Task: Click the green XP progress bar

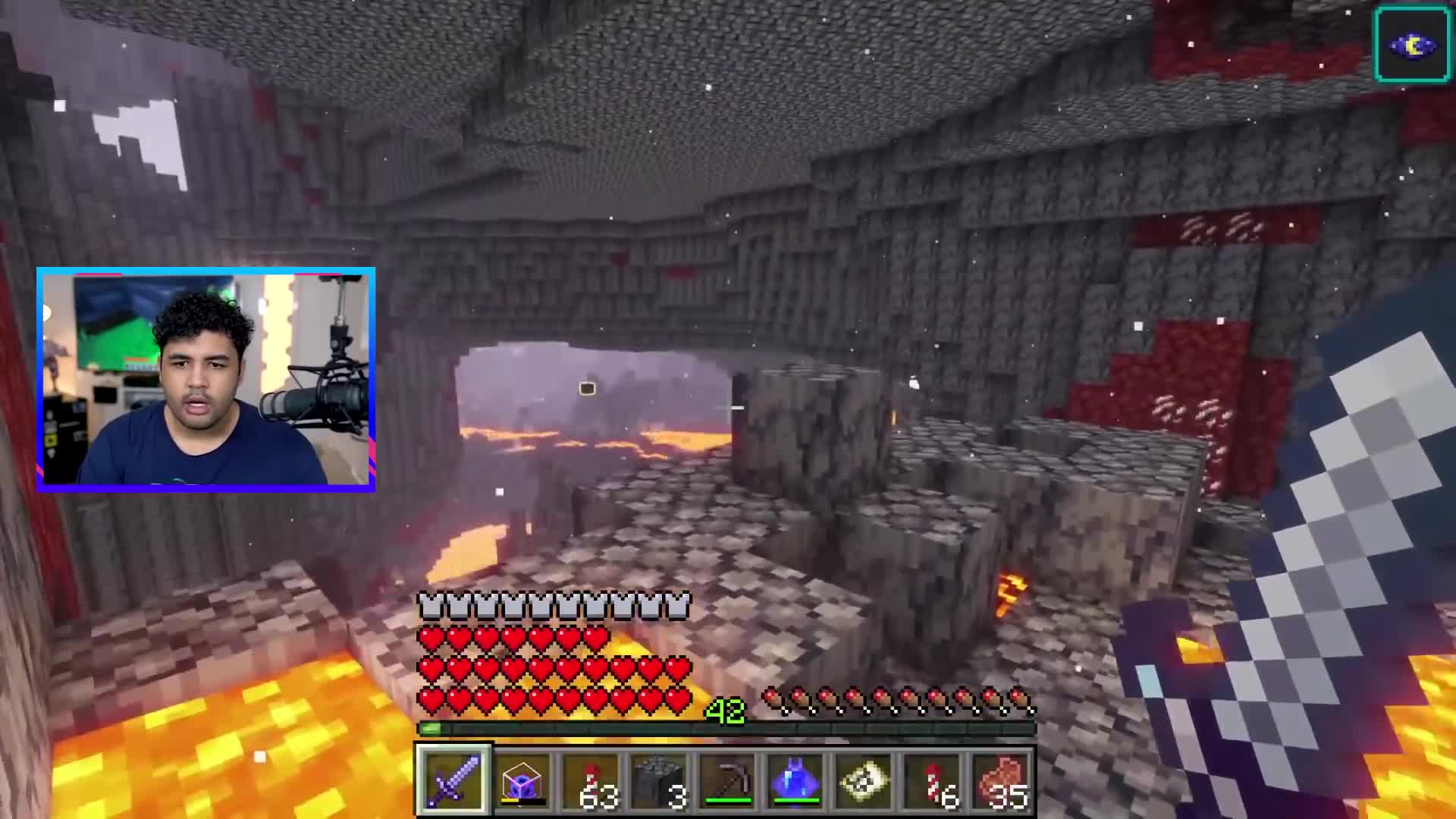Action: coord(607,729)
